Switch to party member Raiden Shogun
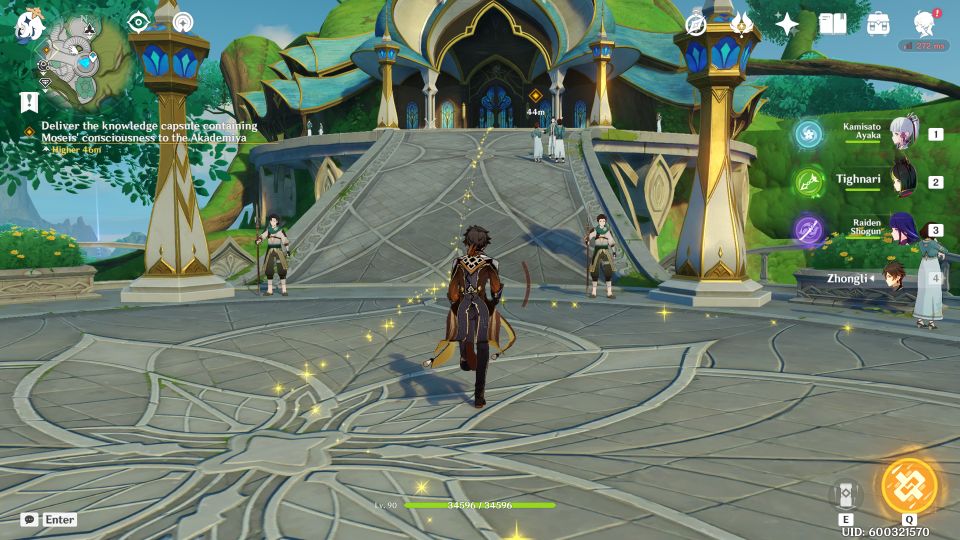960x540 pixels. tap(905, 229)
